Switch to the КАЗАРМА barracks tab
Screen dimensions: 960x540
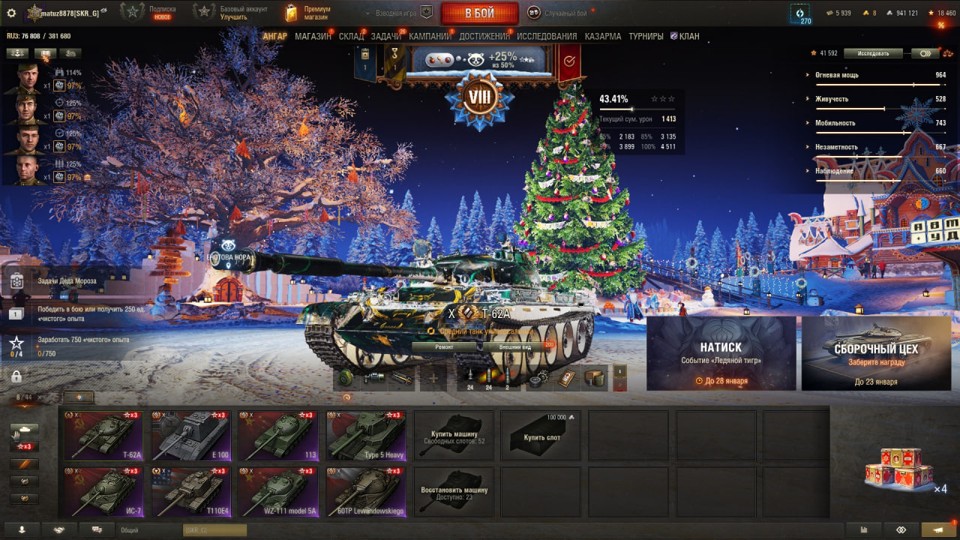click(x=603, y=37)
